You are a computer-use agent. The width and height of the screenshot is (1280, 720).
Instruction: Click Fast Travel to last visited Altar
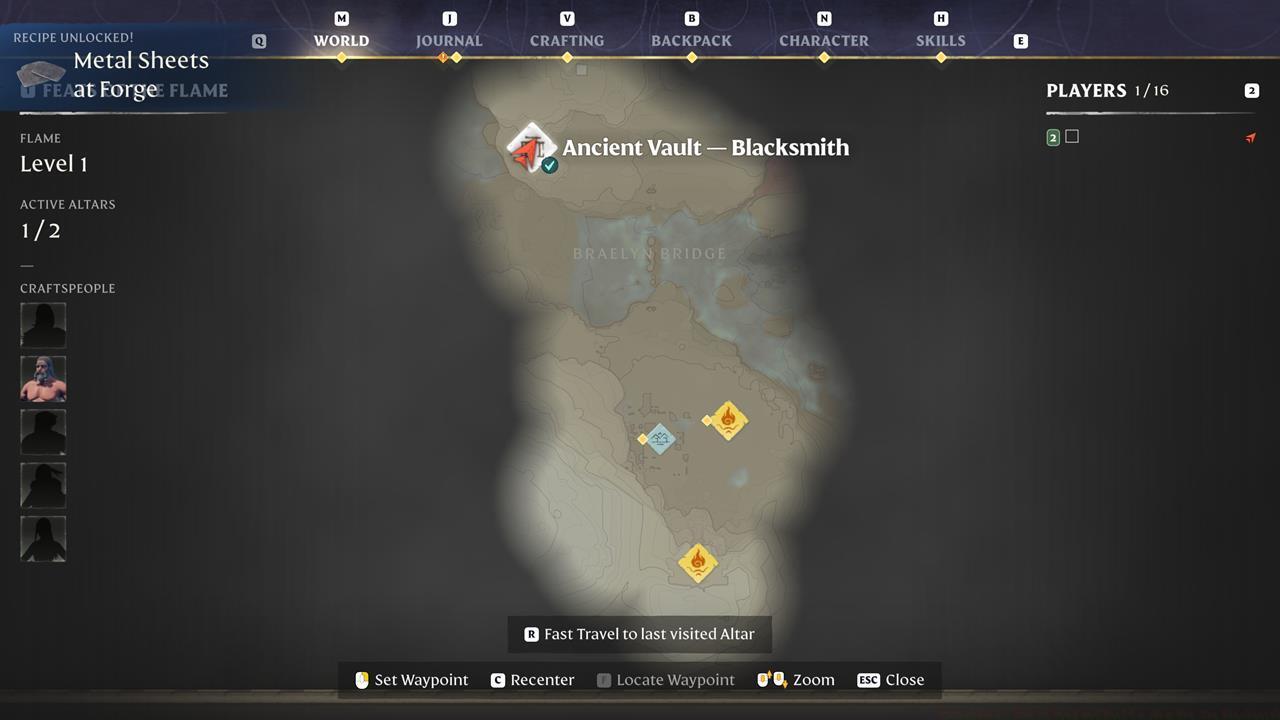[x=639, y=633]
